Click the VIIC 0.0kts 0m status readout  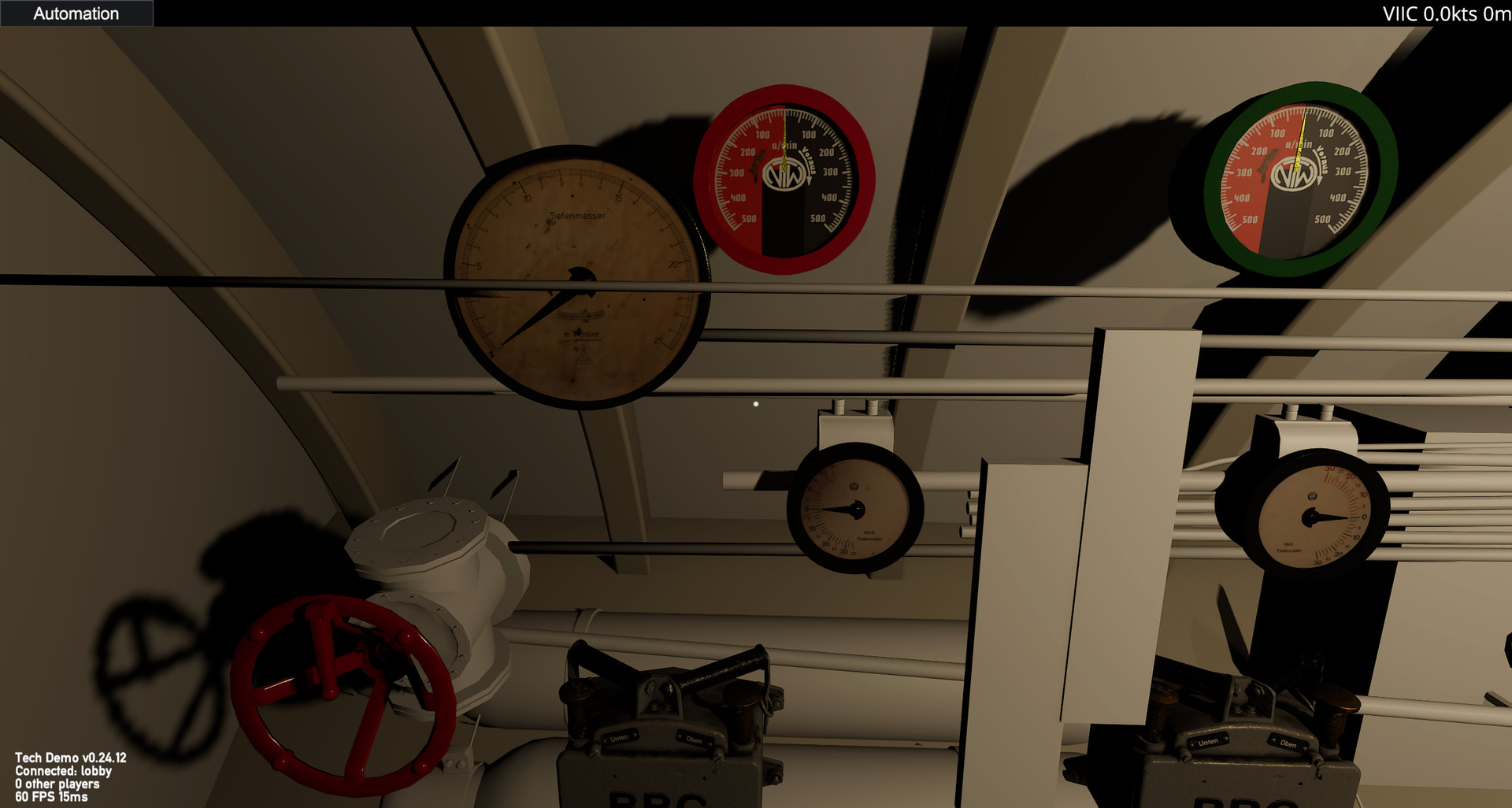click(1446, 13)
